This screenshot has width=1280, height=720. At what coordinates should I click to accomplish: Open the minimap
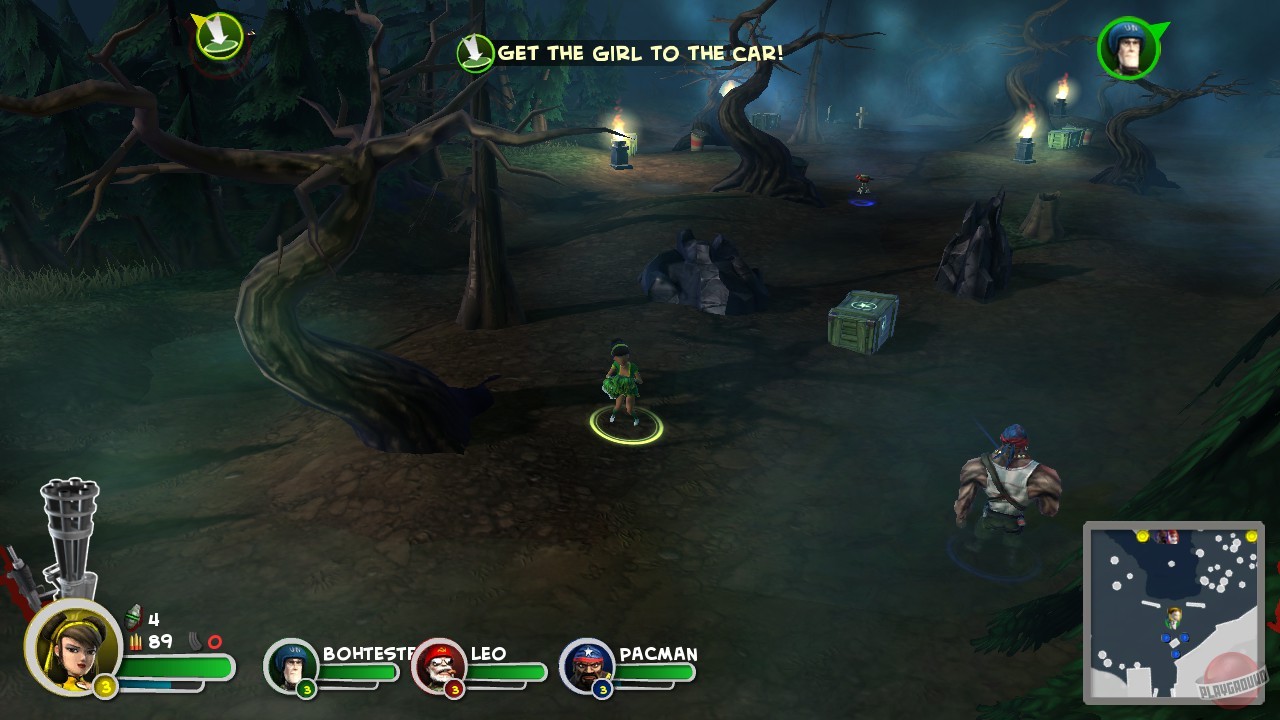pyautogui.click(x=1173, y=612)
